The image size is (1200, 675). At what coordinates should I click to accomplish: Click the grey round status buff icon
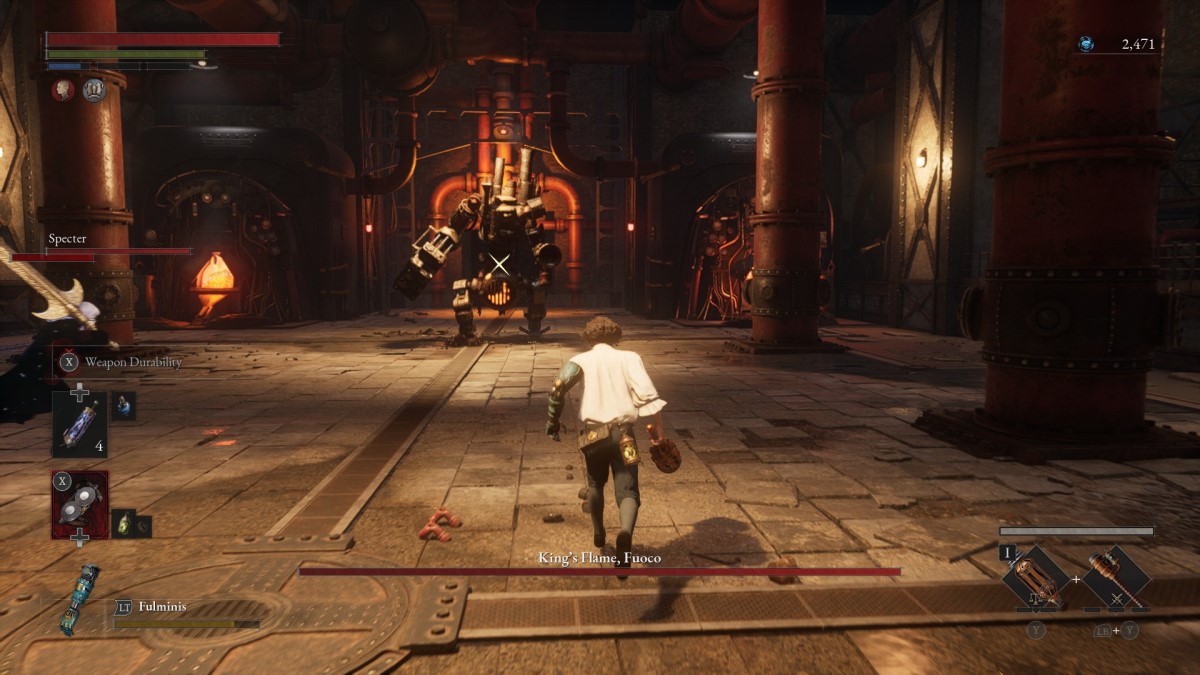[94, 90]
